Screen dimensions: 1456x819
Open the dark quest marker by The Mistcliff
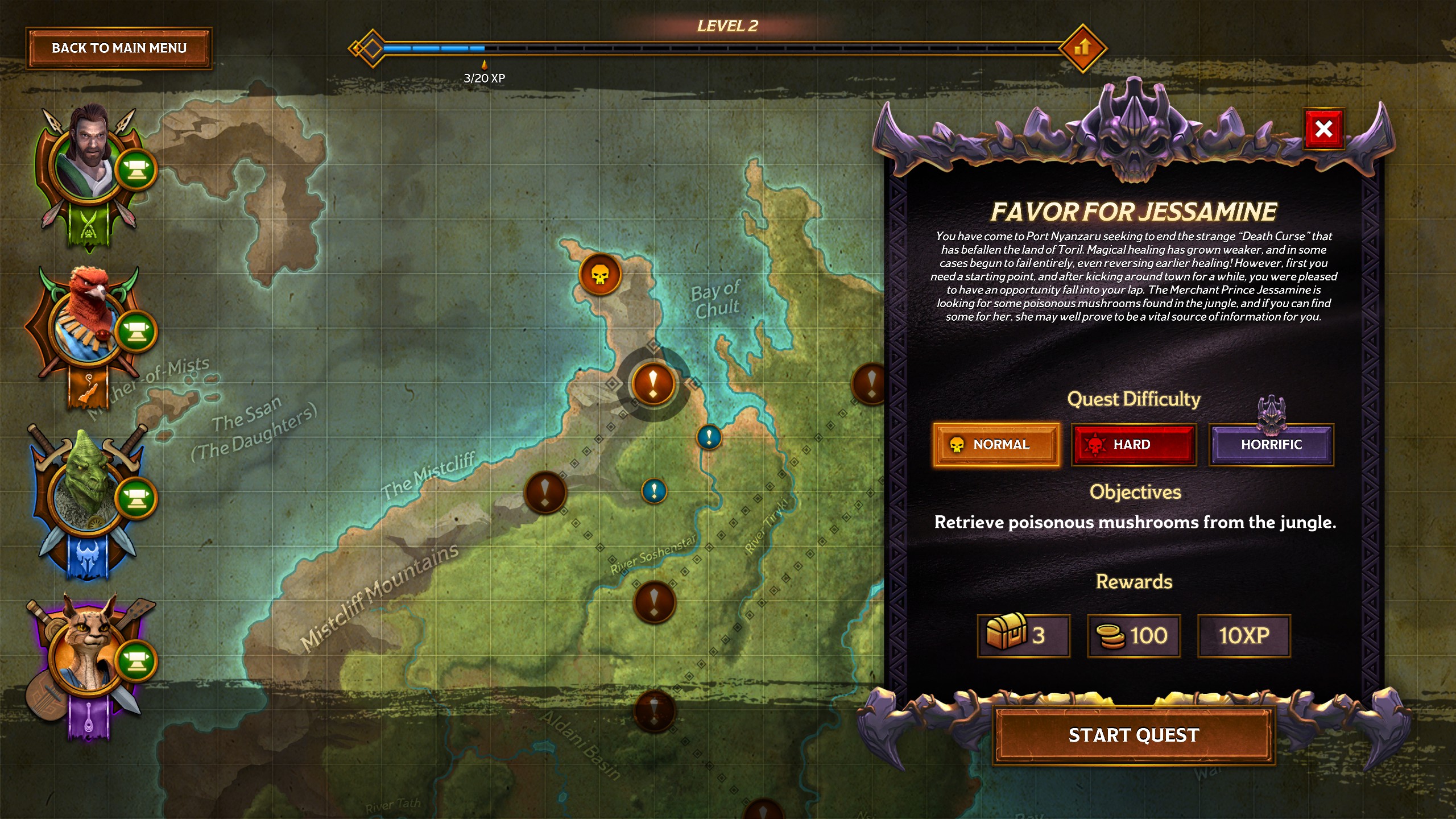[545, 493]
